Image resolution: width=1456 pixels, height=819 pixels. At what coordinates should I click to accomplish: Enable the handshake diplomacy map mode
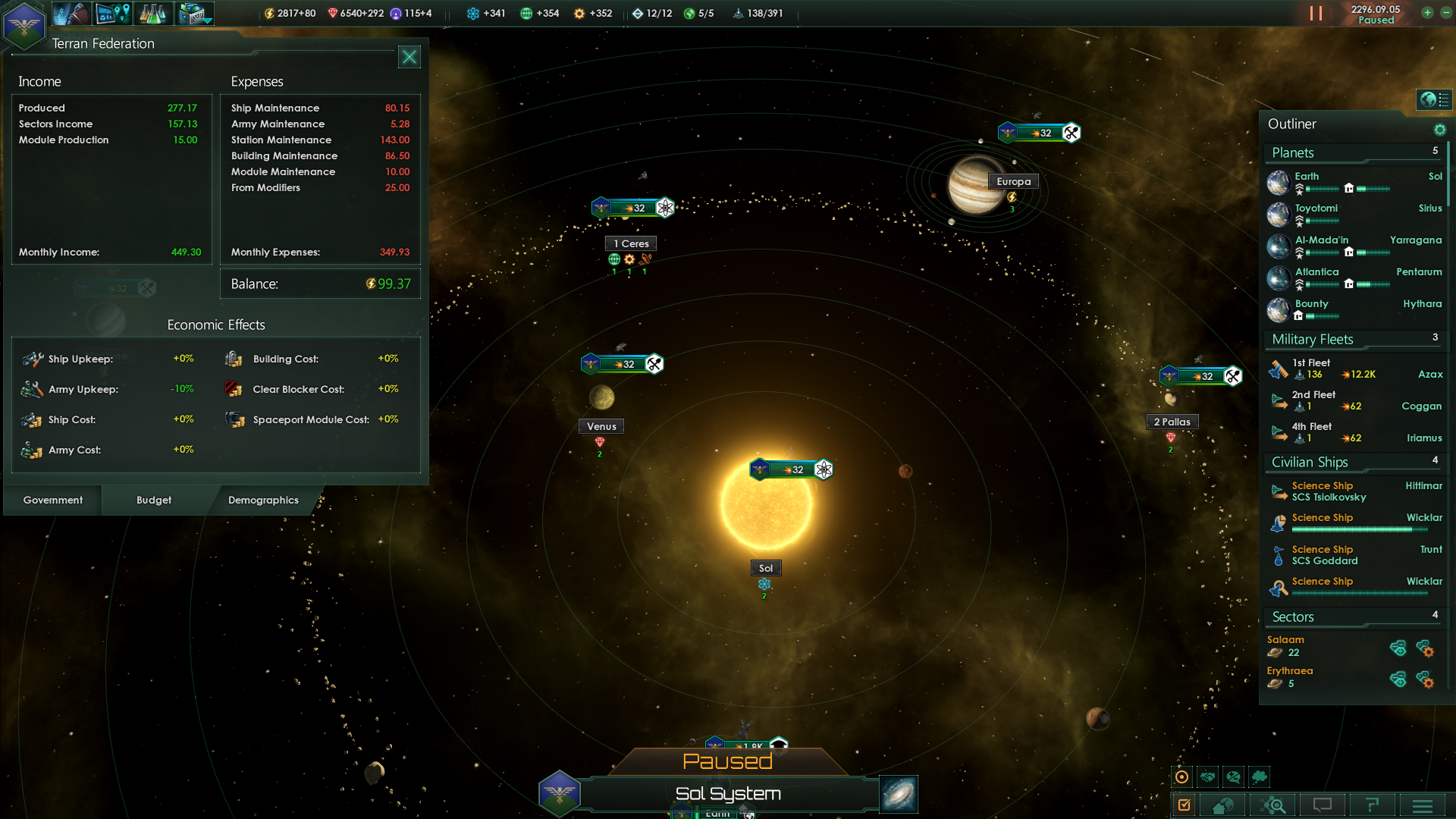[1207, 777]
